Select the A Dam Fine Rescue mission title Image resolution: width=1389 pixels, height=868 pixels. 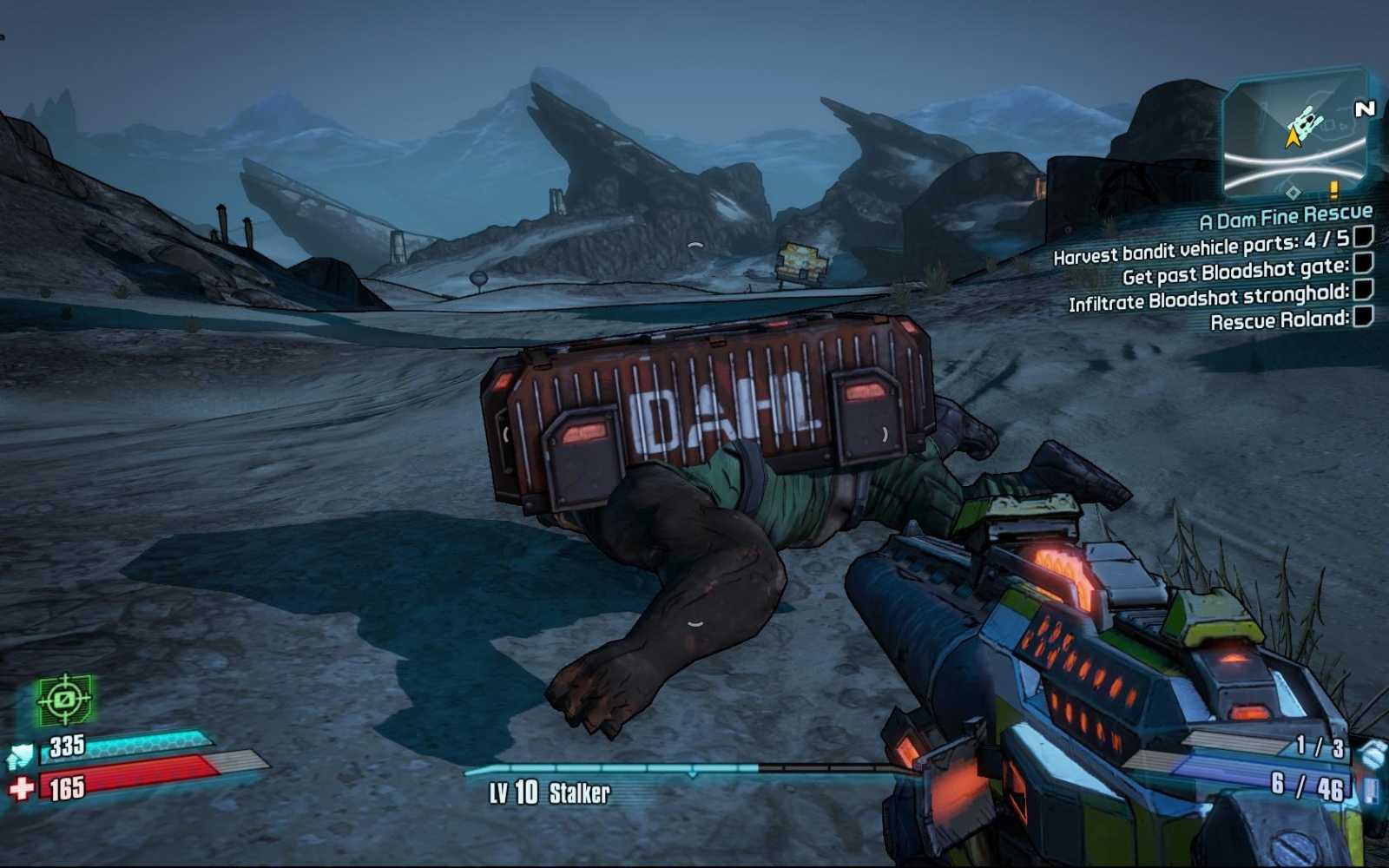(x=1286, y=216)
